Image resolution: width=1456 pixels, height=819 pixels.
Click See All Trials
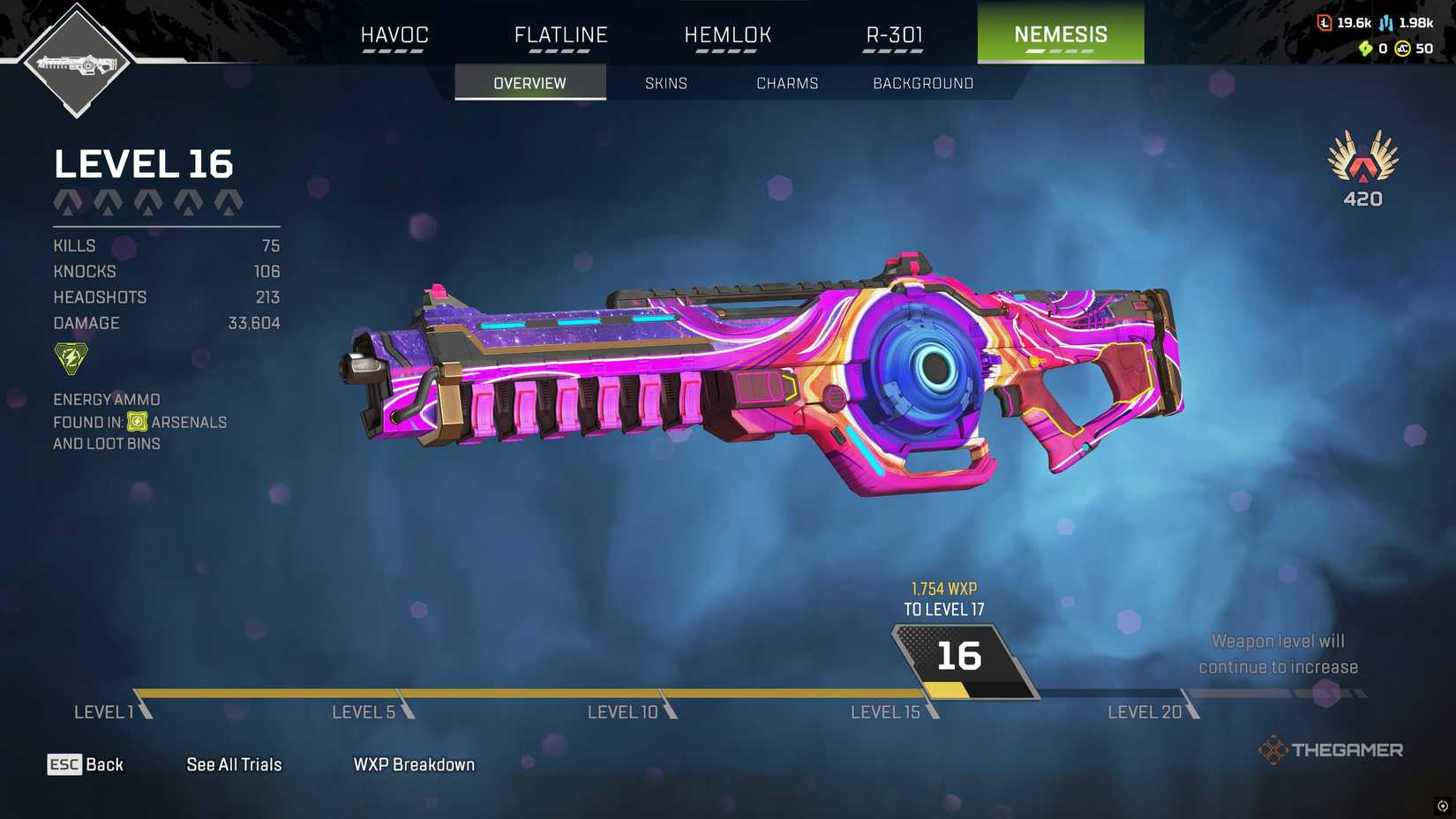coord(233,764)
